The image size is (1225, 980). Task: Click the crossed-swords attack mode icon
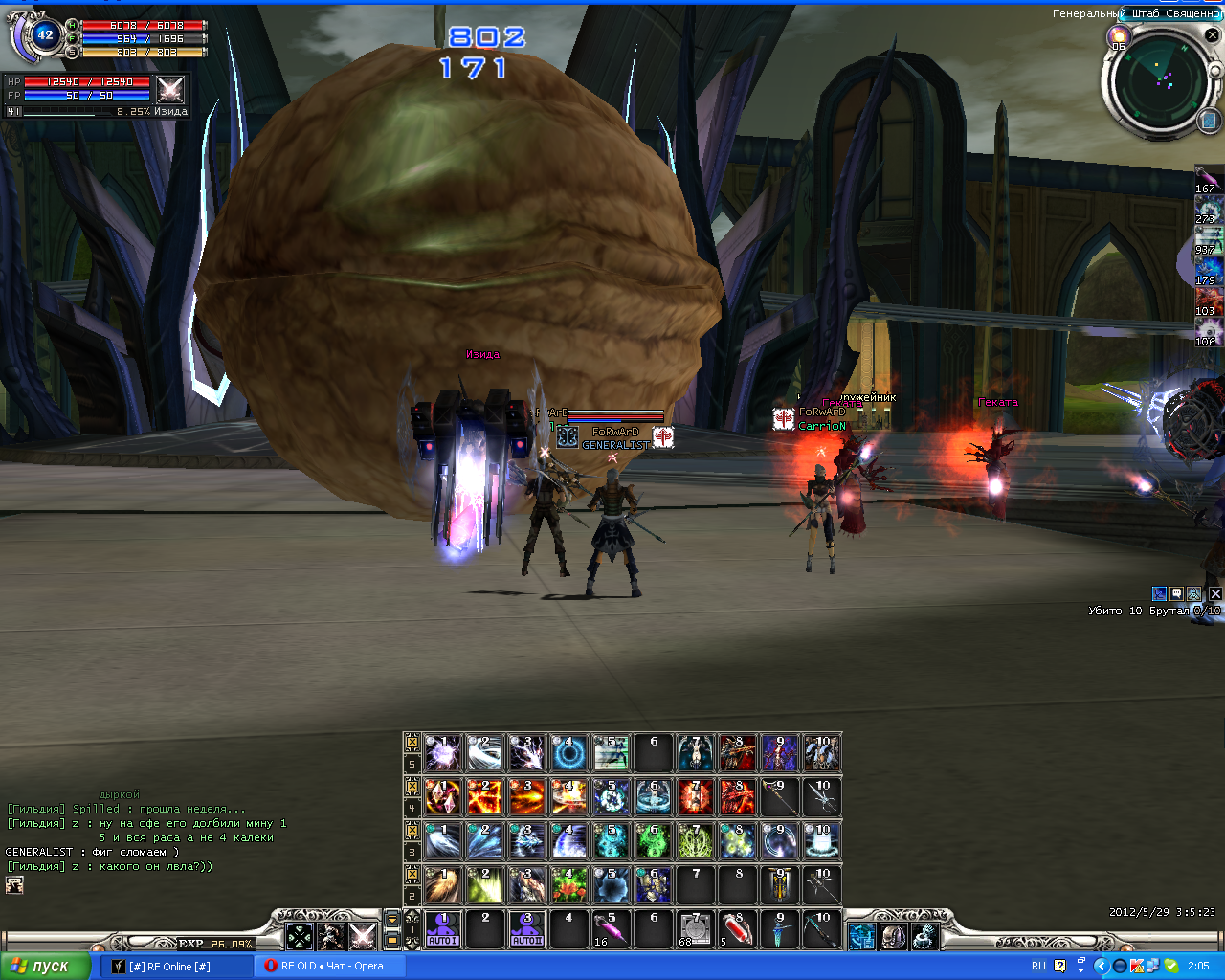point(363,936)
